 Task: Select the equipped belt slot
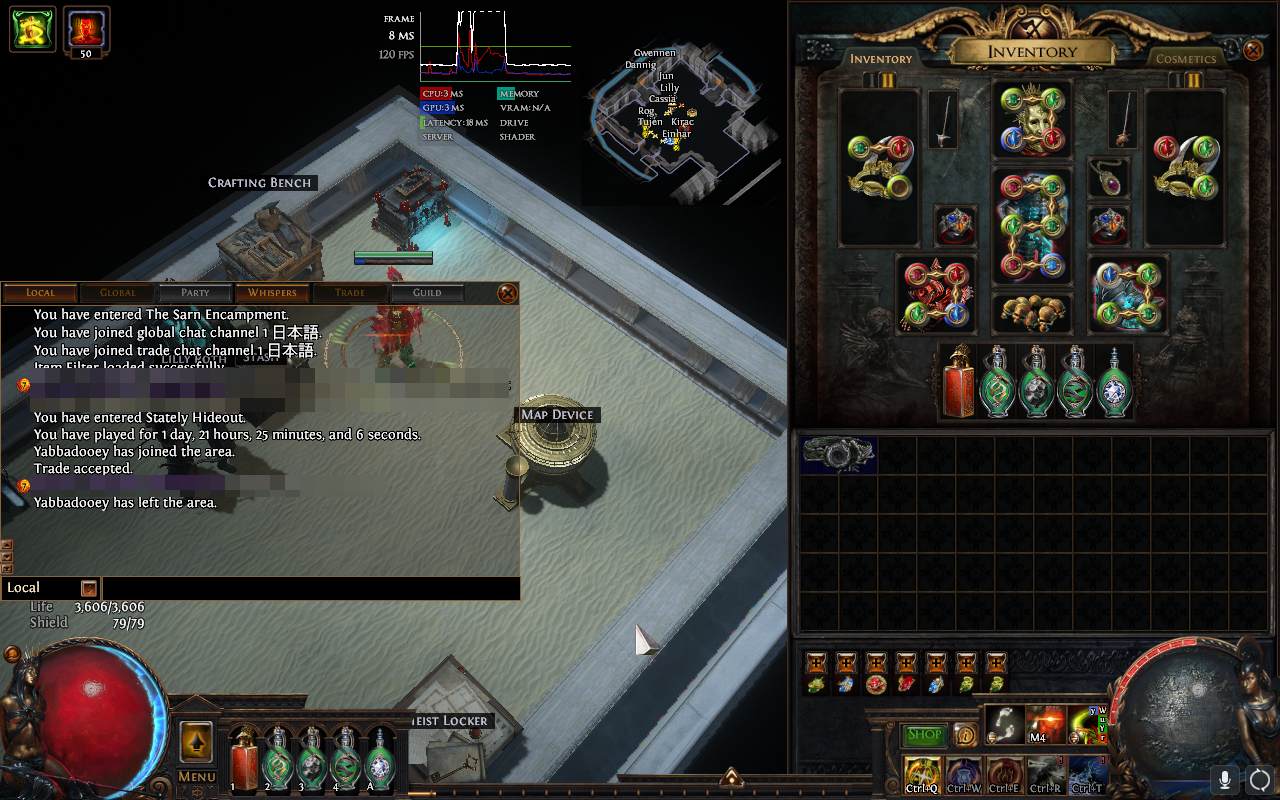coord(1031,313)
